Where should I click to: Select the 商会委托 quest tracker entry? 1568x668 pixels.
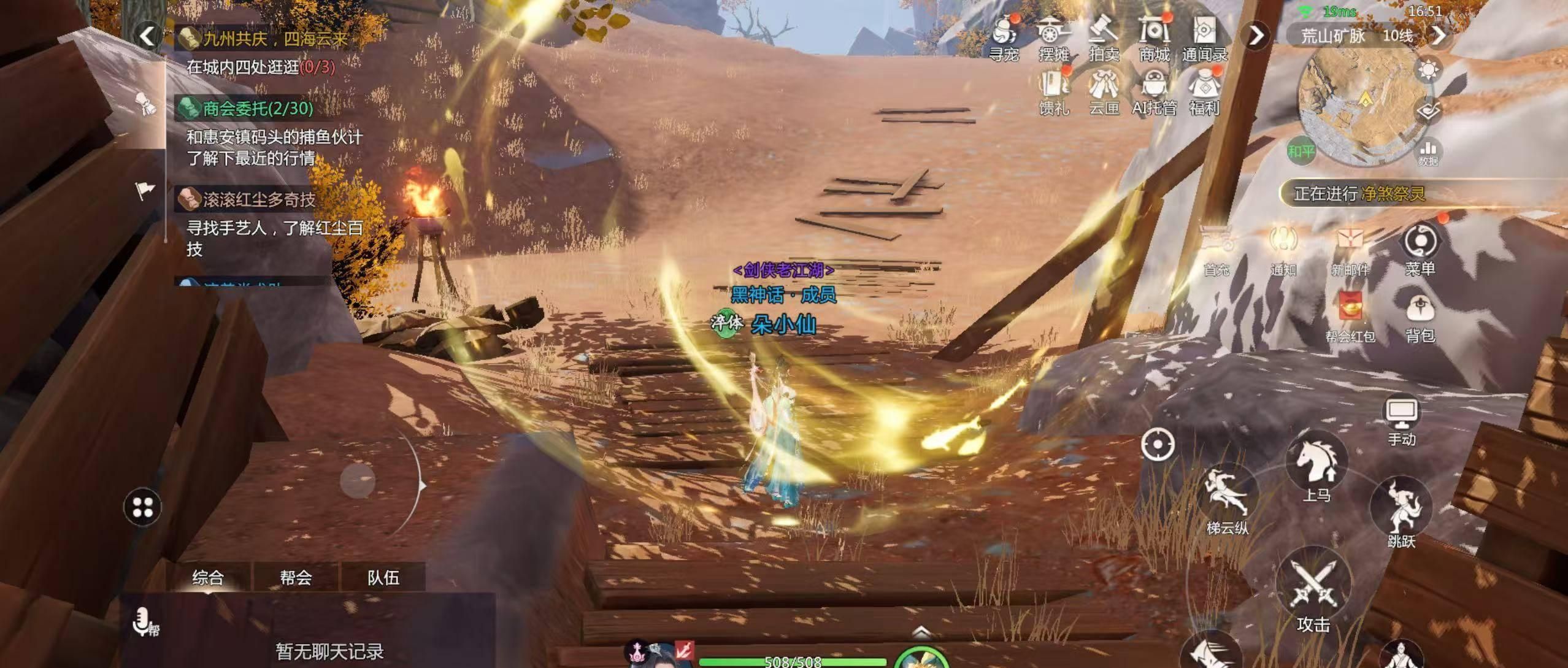(258, 109)
